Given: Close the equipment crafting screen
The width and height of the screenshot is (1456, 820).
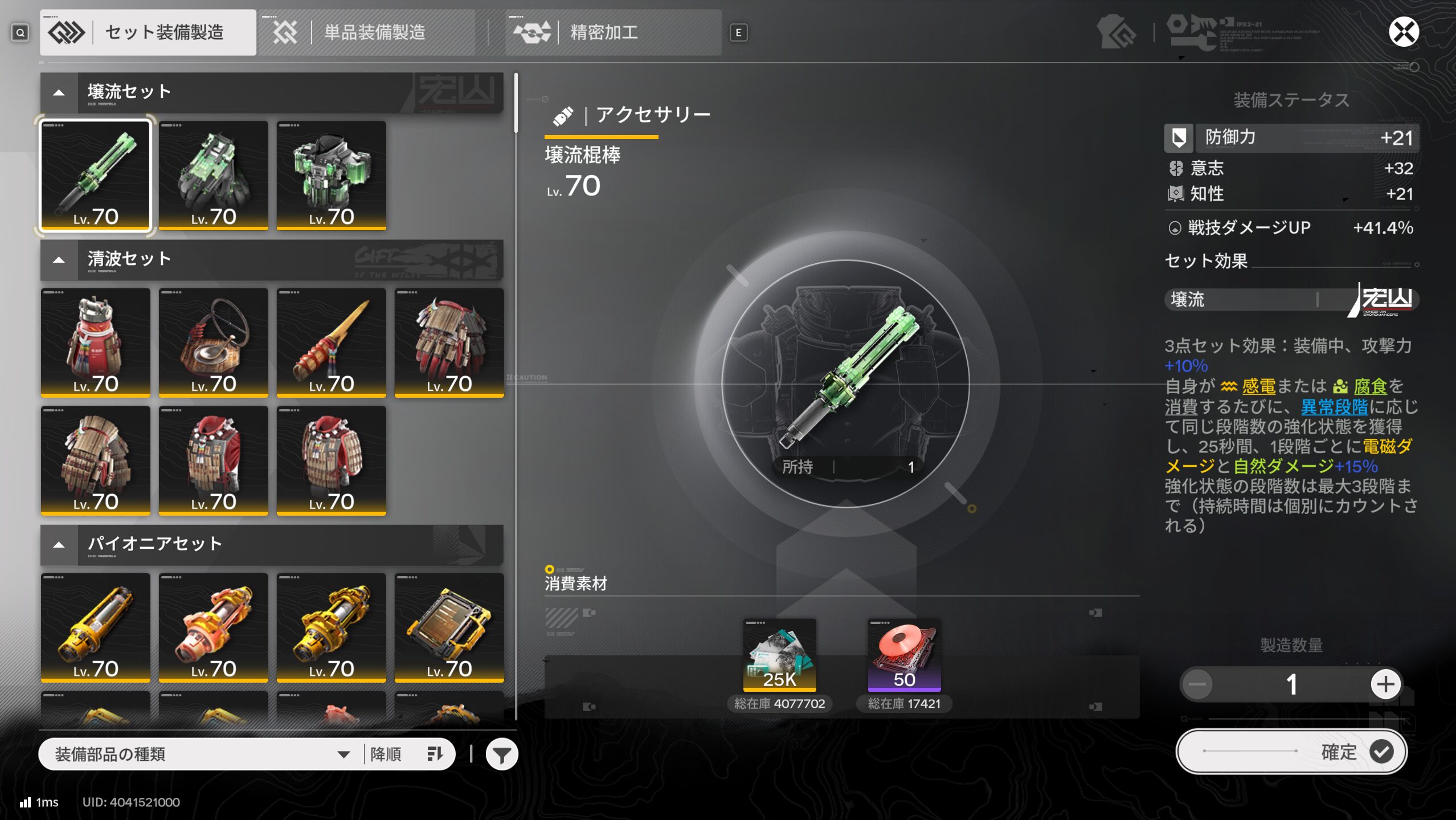Looking at the screenshot, I should [1402, 32].
